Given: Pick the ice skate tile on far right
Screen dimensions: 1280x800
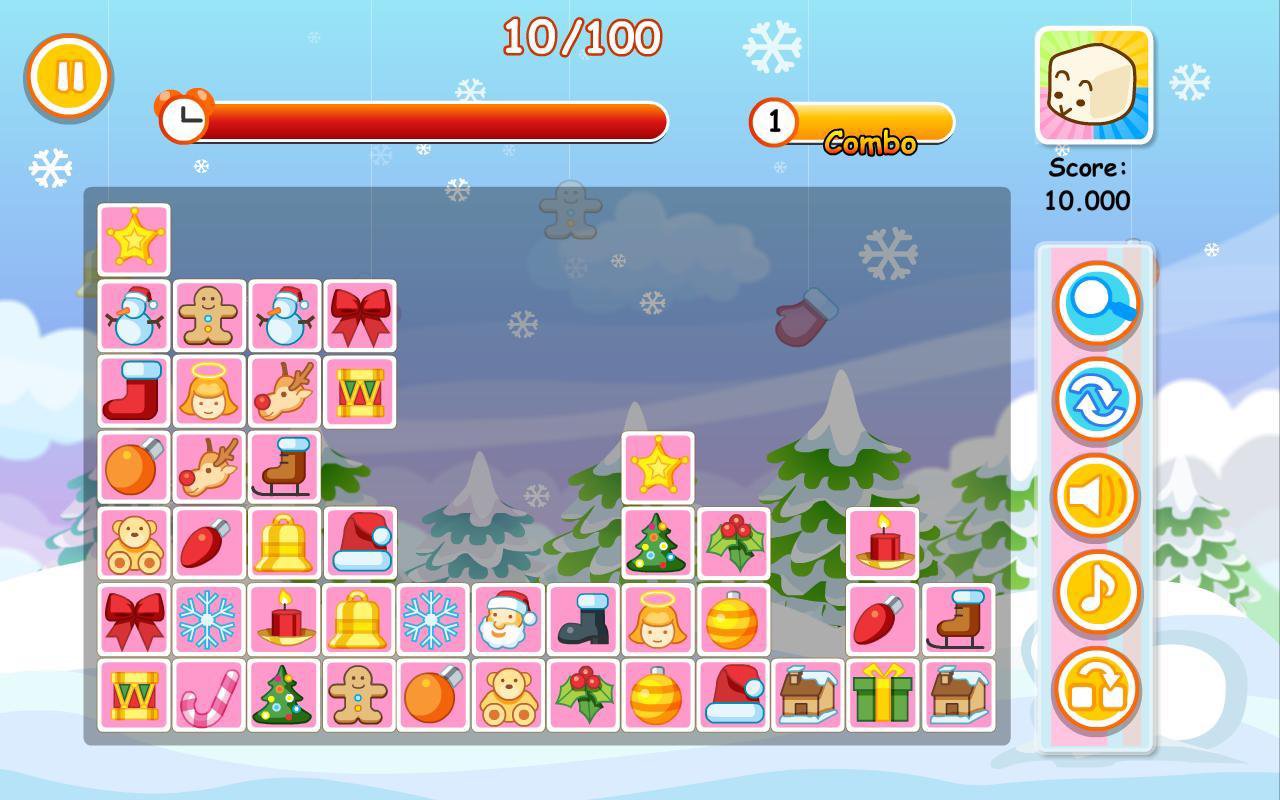Looking at the screenshot, I should tap(955, 618).
